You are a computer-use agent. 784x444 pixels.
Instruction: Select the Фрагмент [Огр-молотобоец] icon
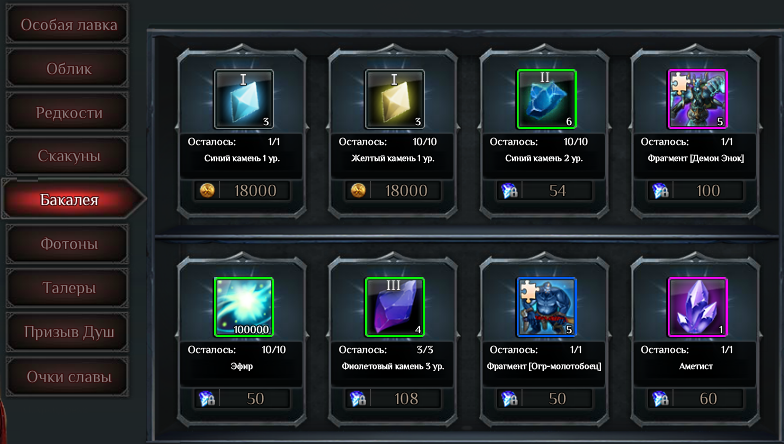pos(546,307)
